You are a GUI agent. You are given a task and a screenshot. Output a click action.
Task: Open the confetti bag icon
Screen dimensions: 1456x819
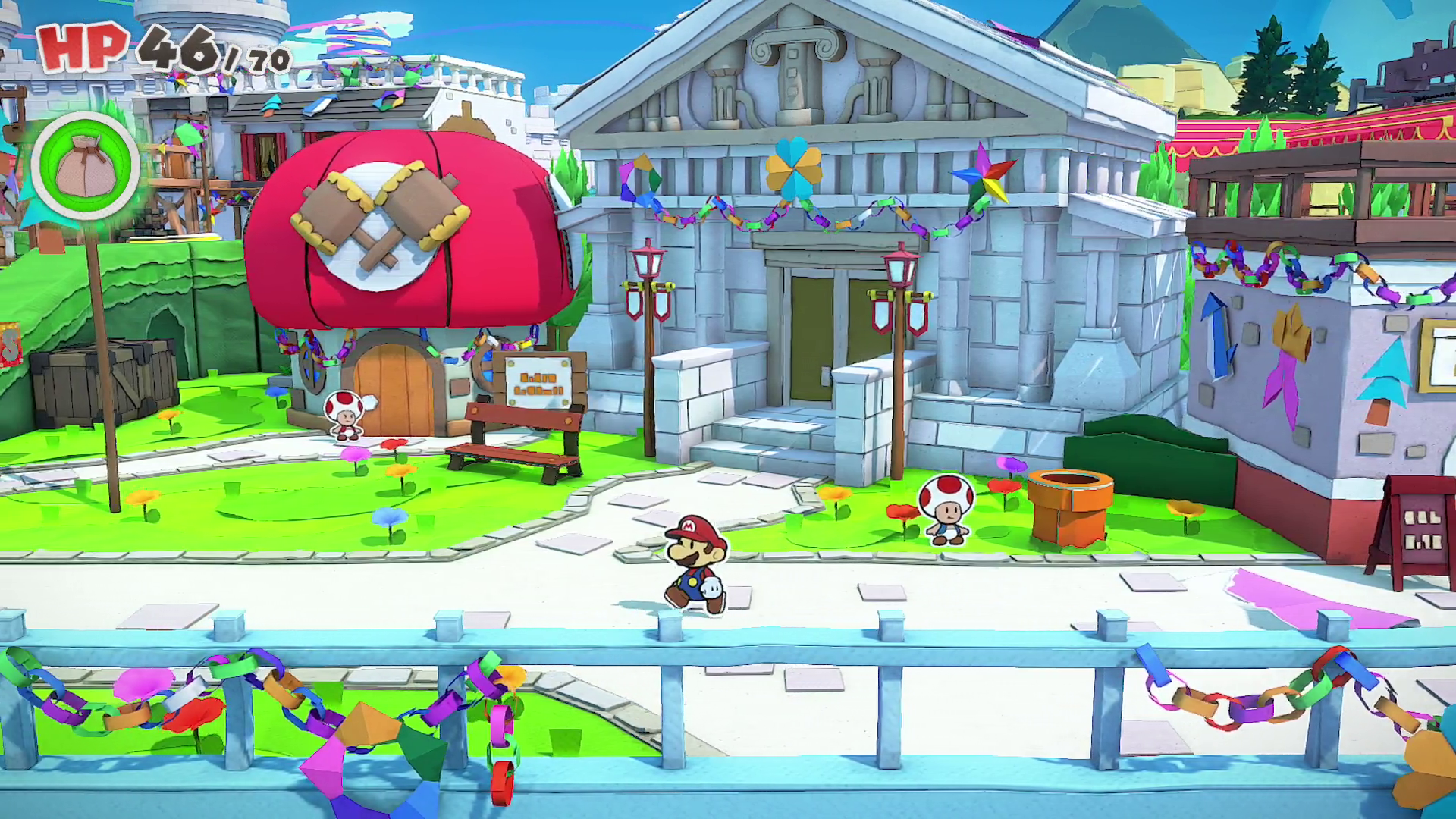click(85, 166)
